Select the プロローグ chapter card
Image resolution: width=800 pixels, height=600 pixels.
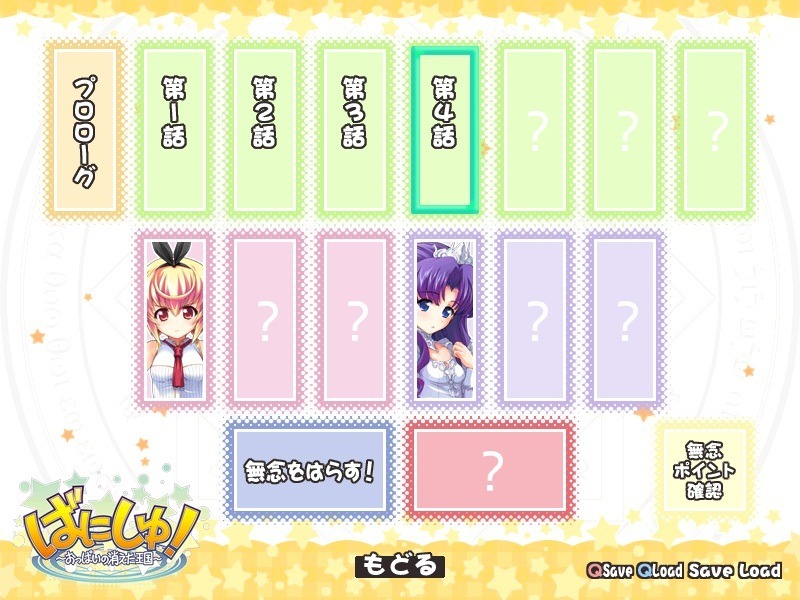click(x=84, y=130)
